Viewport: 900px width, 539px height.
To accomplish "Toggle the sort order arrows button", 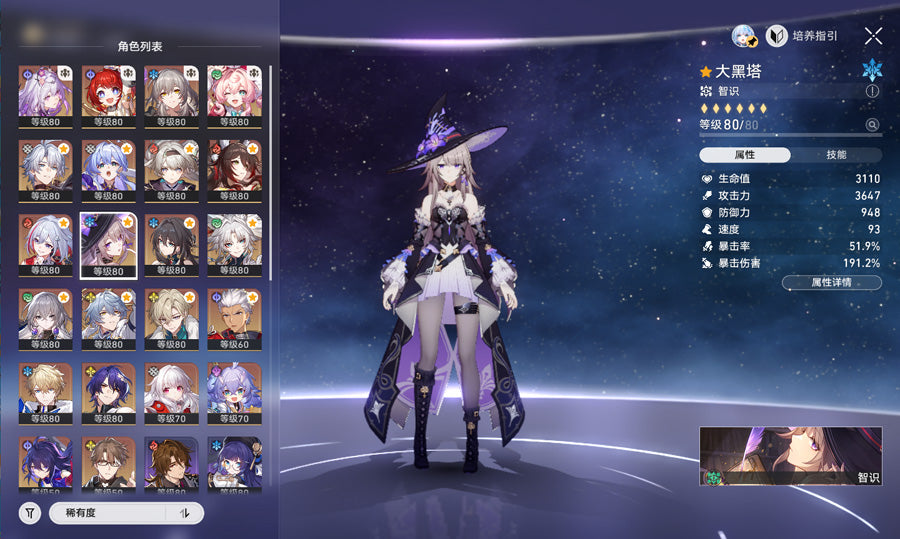I will [184, 513].
